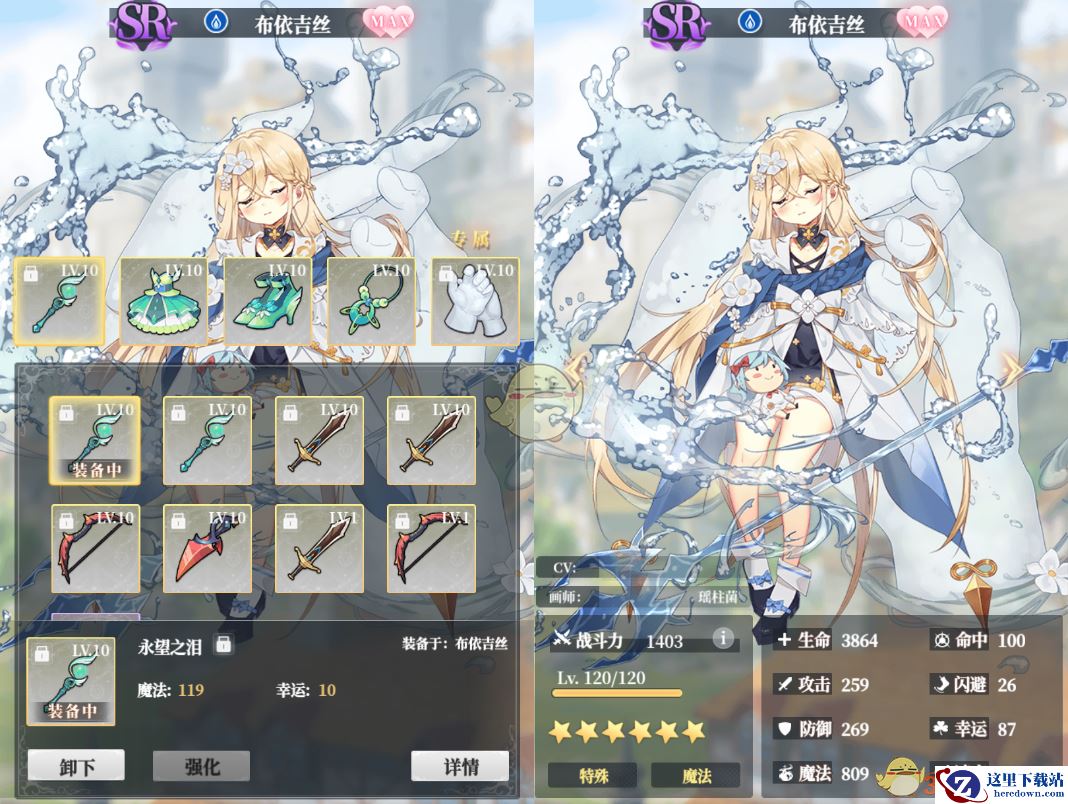Click the info icon beside 战斗力
The width and height of the screenshot is (1068, 804).
tap(722, 638)
